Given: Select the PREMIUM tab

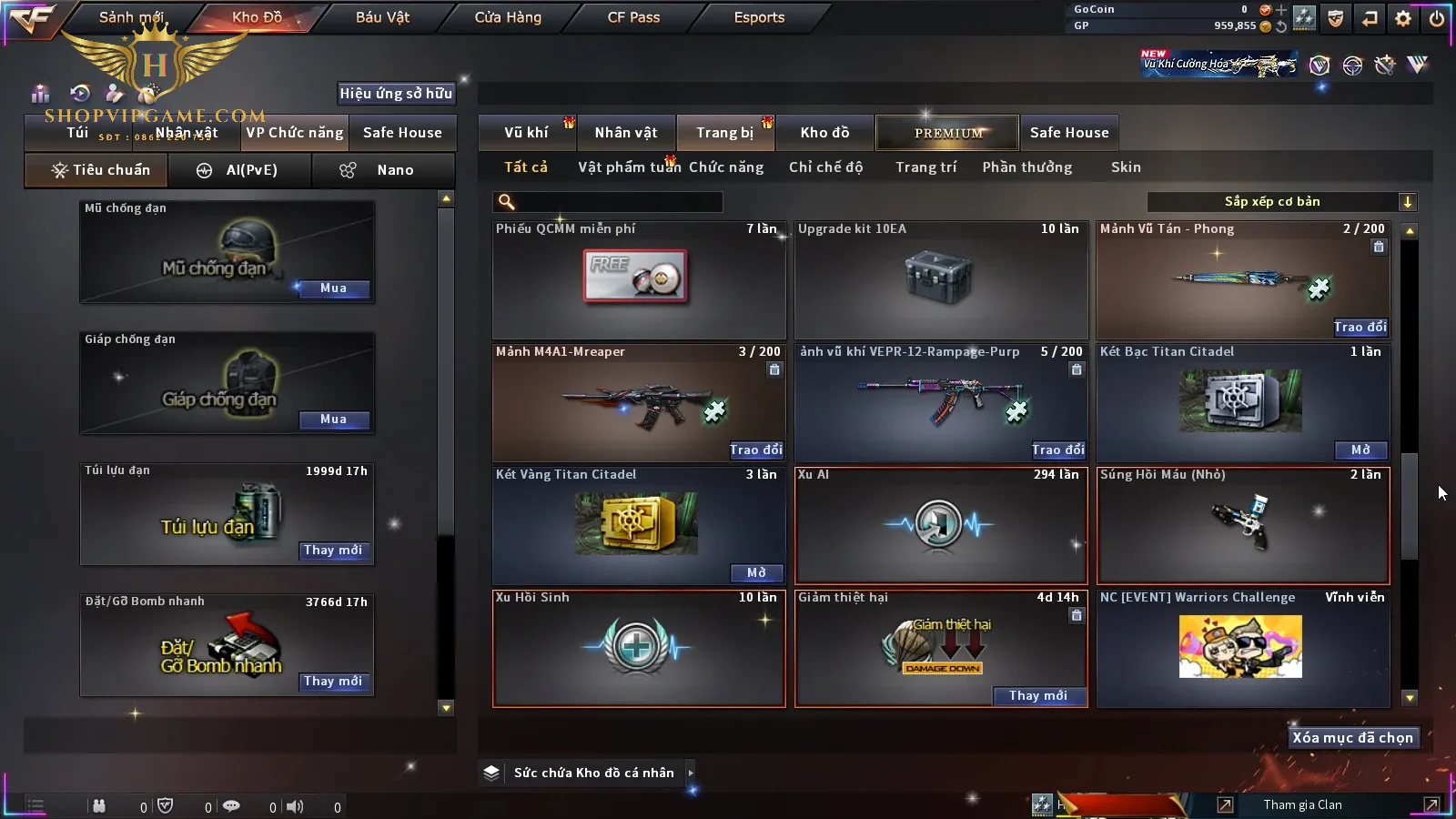Looking at the screenshot, I should (x=948, y=133).
